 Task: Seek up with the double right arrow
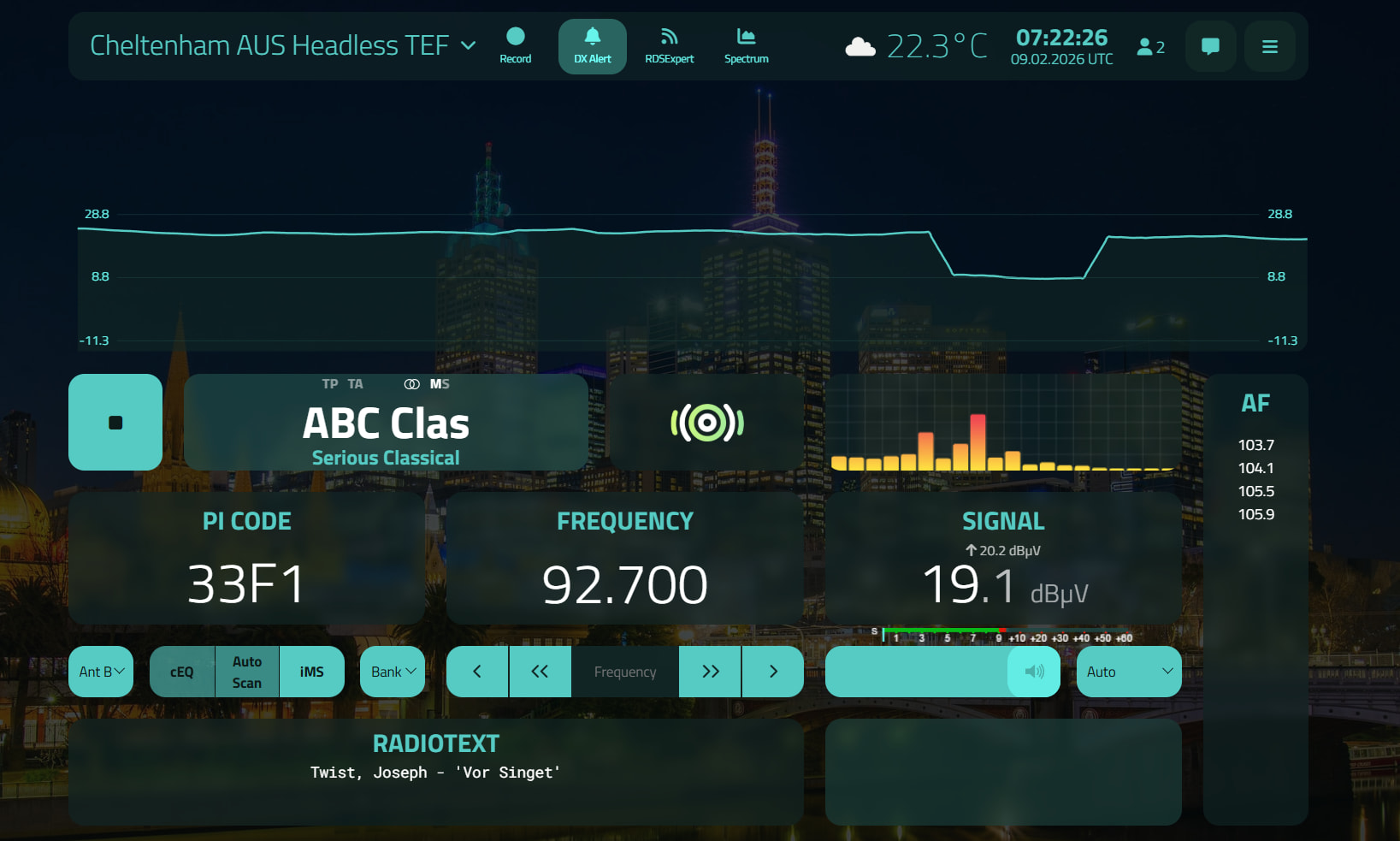(x=710, y=672)
